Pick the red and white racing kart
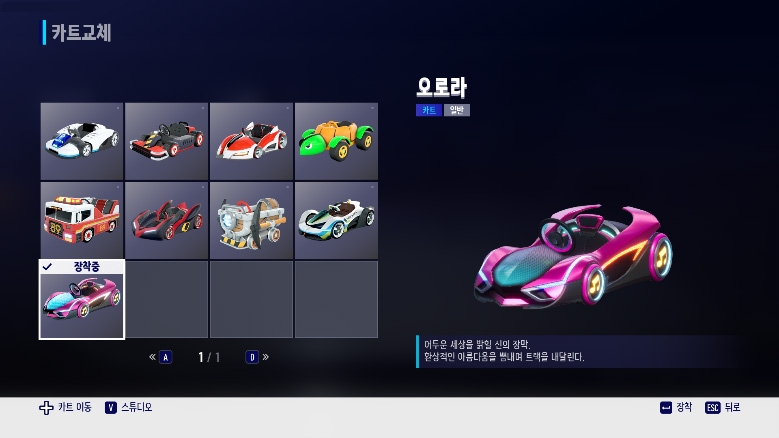Viewport: 779px width, 438px height. pyautogui.click(x=251, y=141)
